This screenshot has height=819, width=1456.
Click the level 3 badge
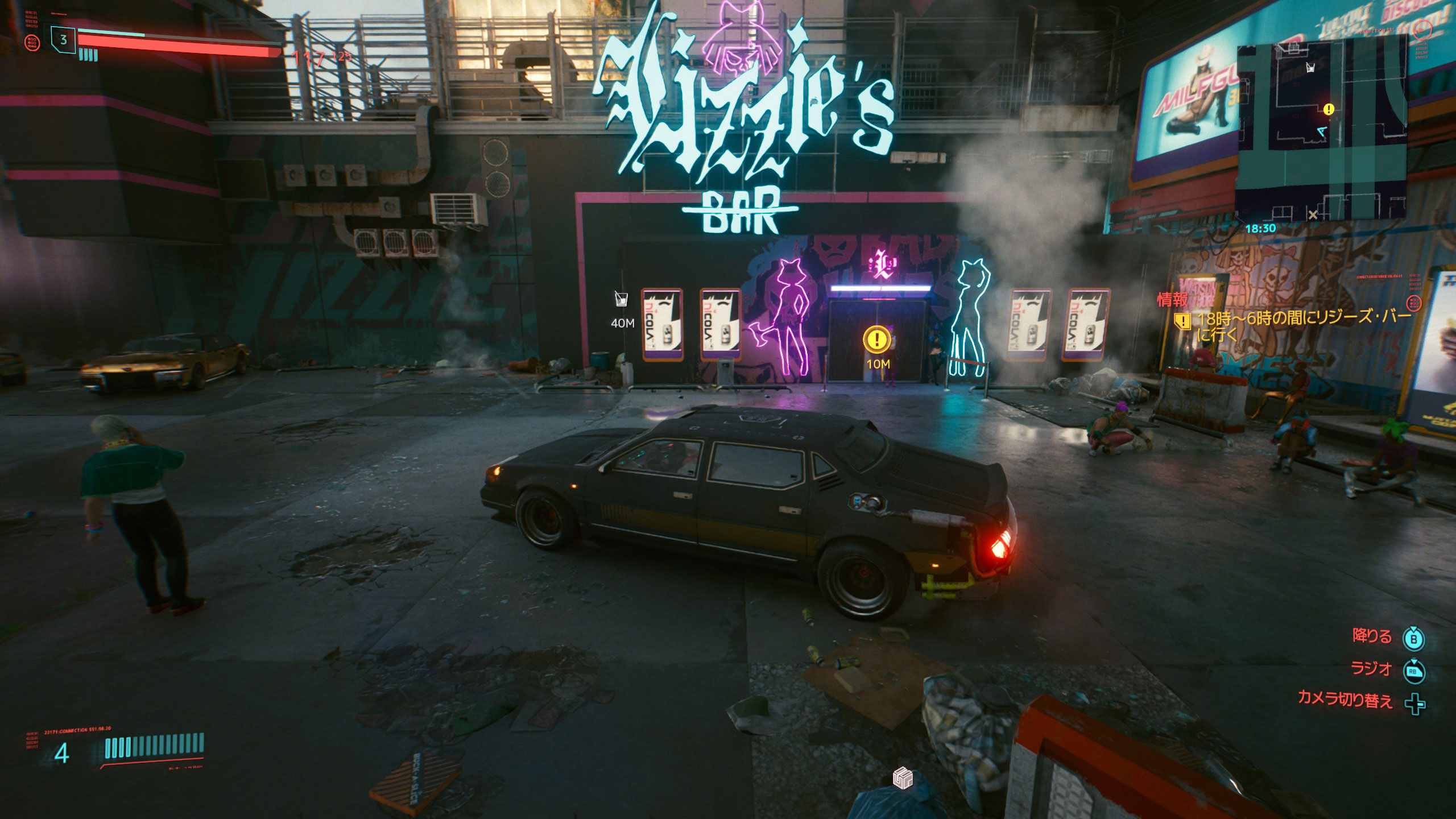coord(64,40)
